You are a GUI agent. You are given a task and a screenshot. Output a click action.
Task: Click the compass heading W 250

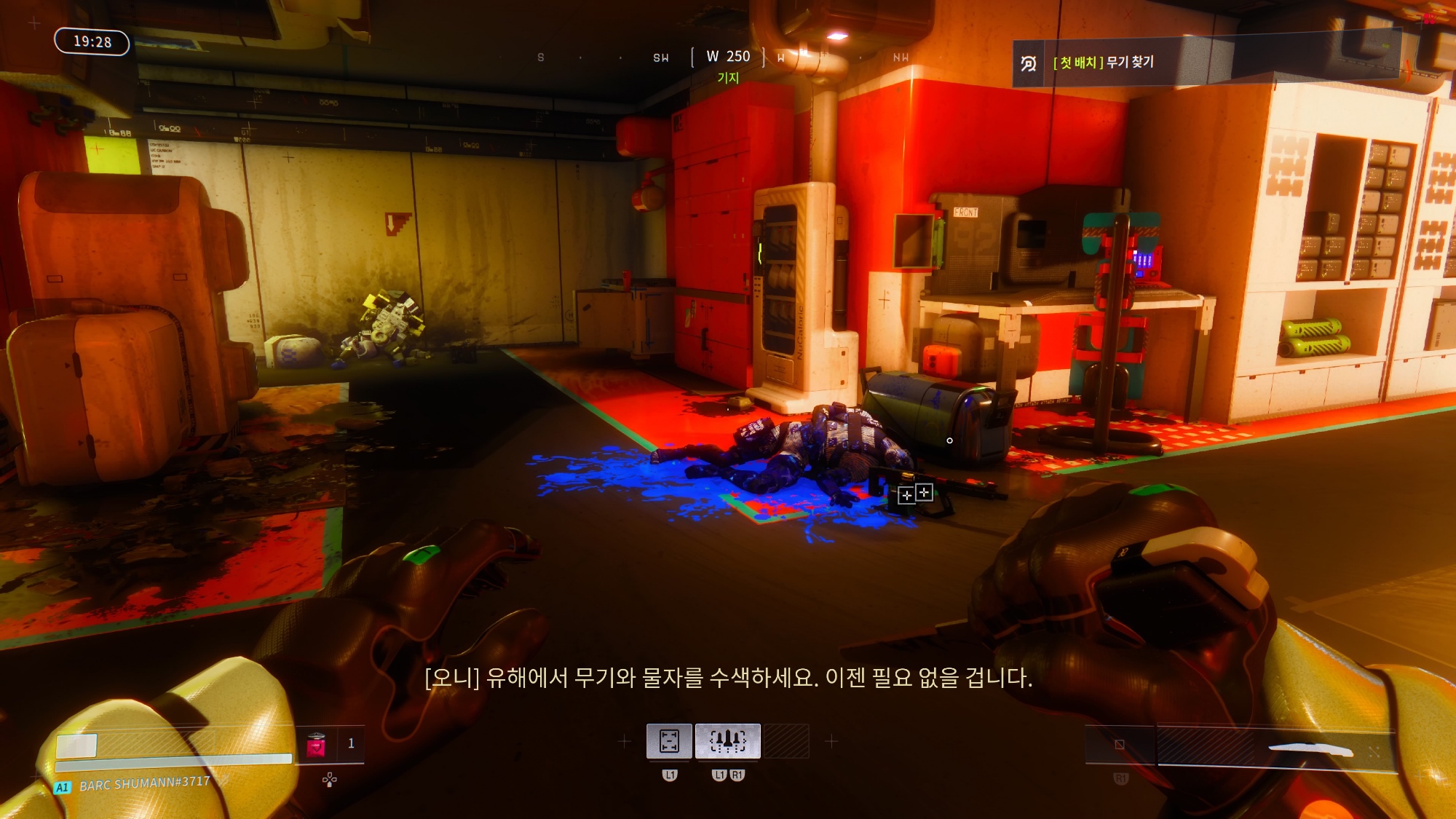728,57
